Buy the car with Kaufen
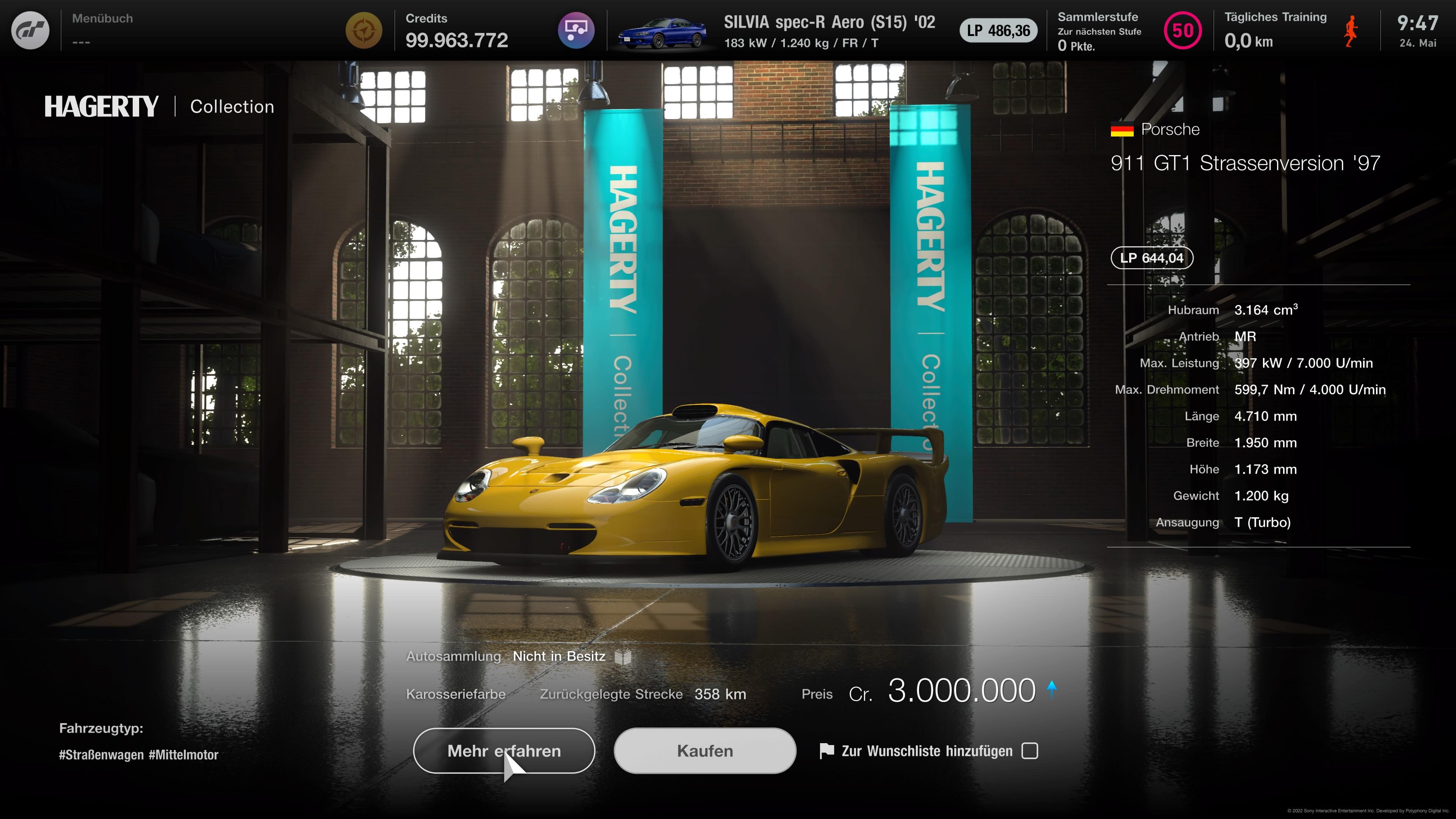This screenshot has width=1456, height=819. pos(705,751)
